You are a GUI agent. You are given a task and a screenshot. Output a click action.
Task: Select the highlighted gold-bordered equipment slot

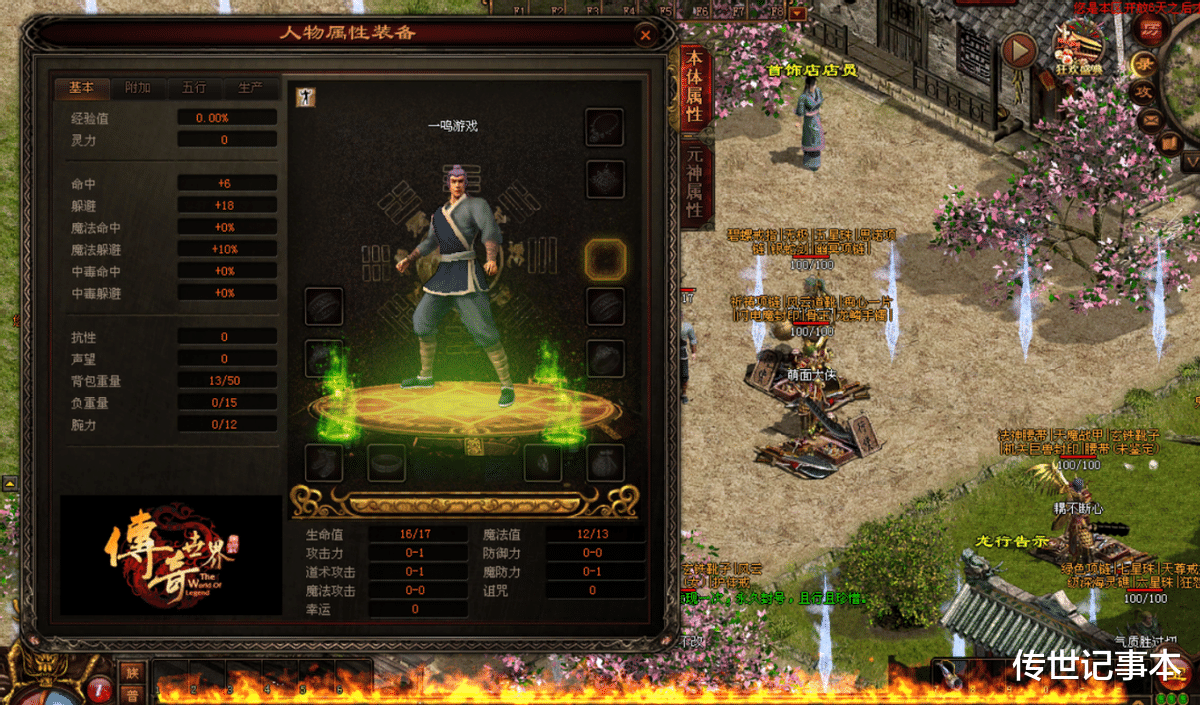click(605, 259)
